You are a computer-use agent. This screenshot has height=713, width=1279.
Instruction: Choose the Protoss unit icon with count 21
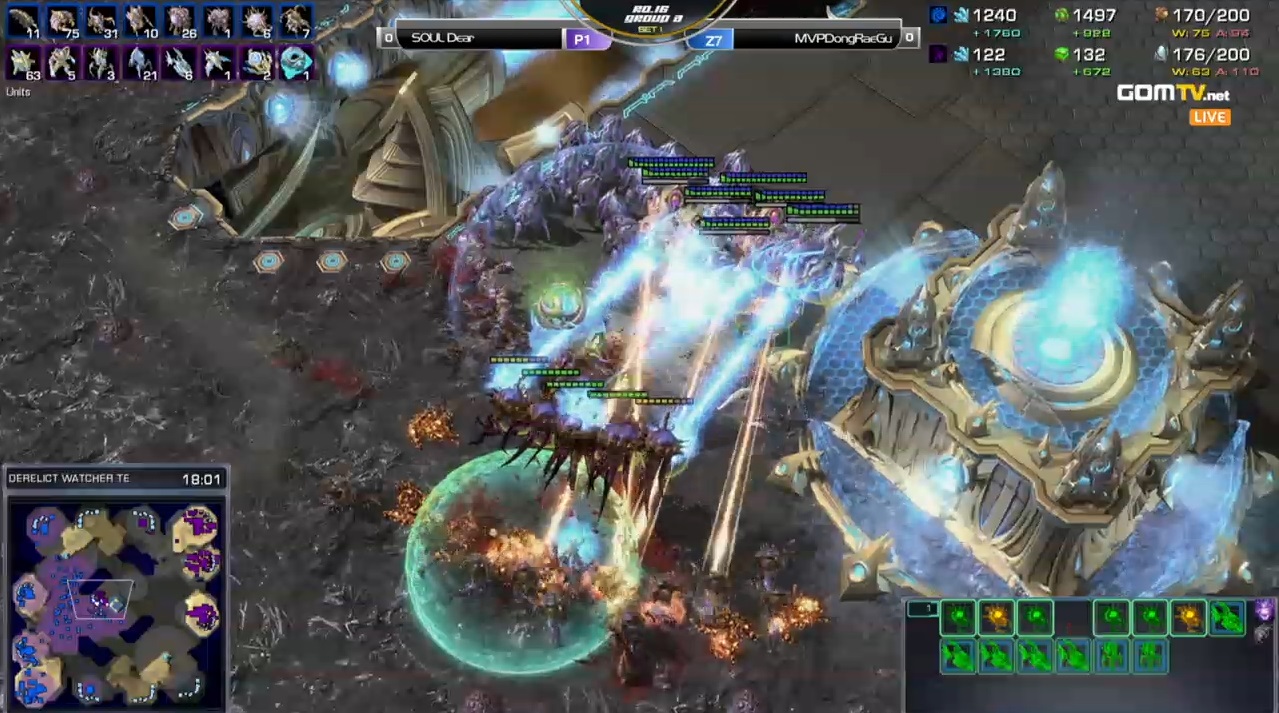pyautogui.click(x=140, y=63)
